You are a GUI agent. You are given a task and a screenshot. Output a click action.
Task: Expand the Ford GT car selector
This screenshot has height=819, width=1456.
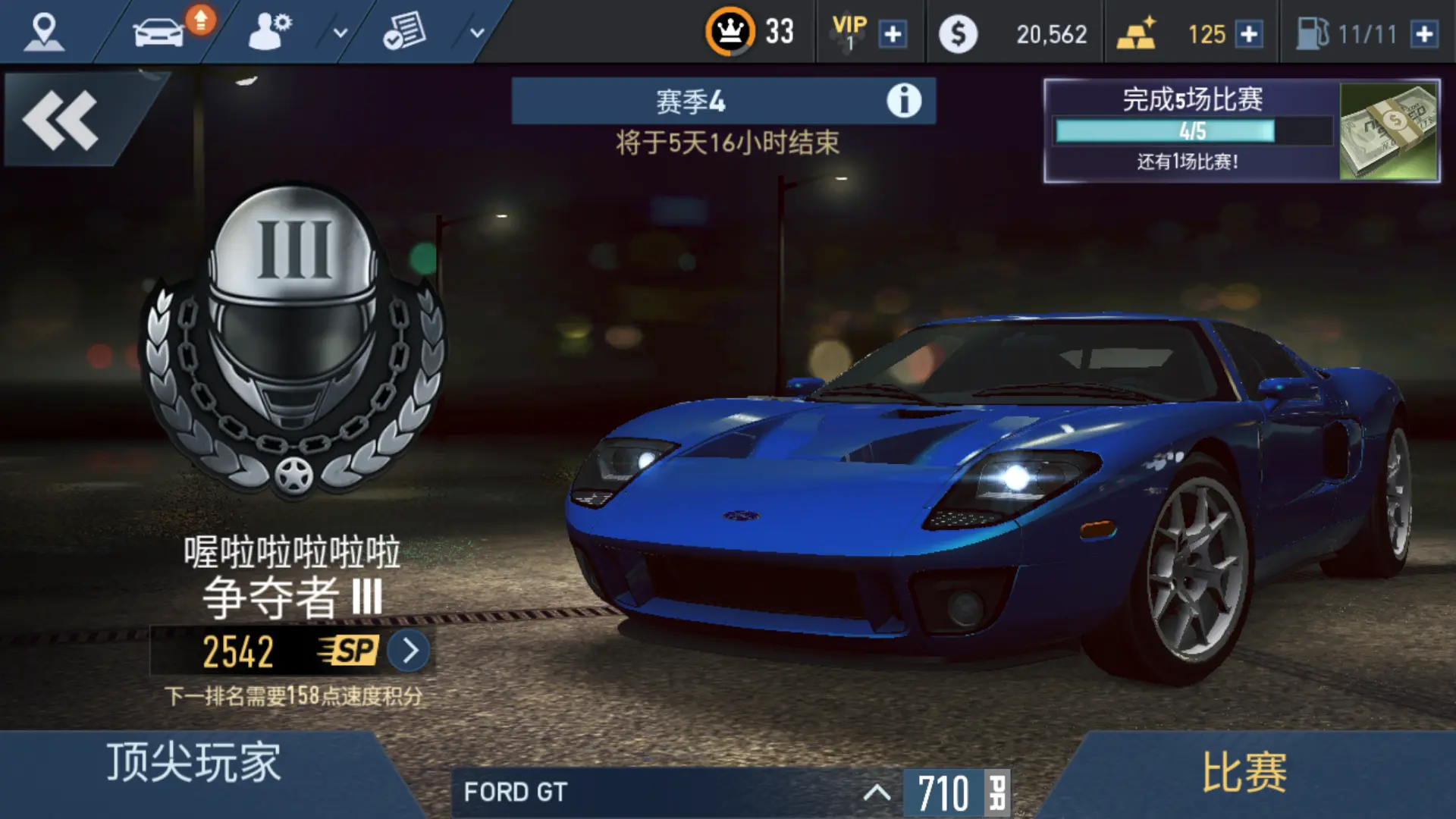click(876, 793)
